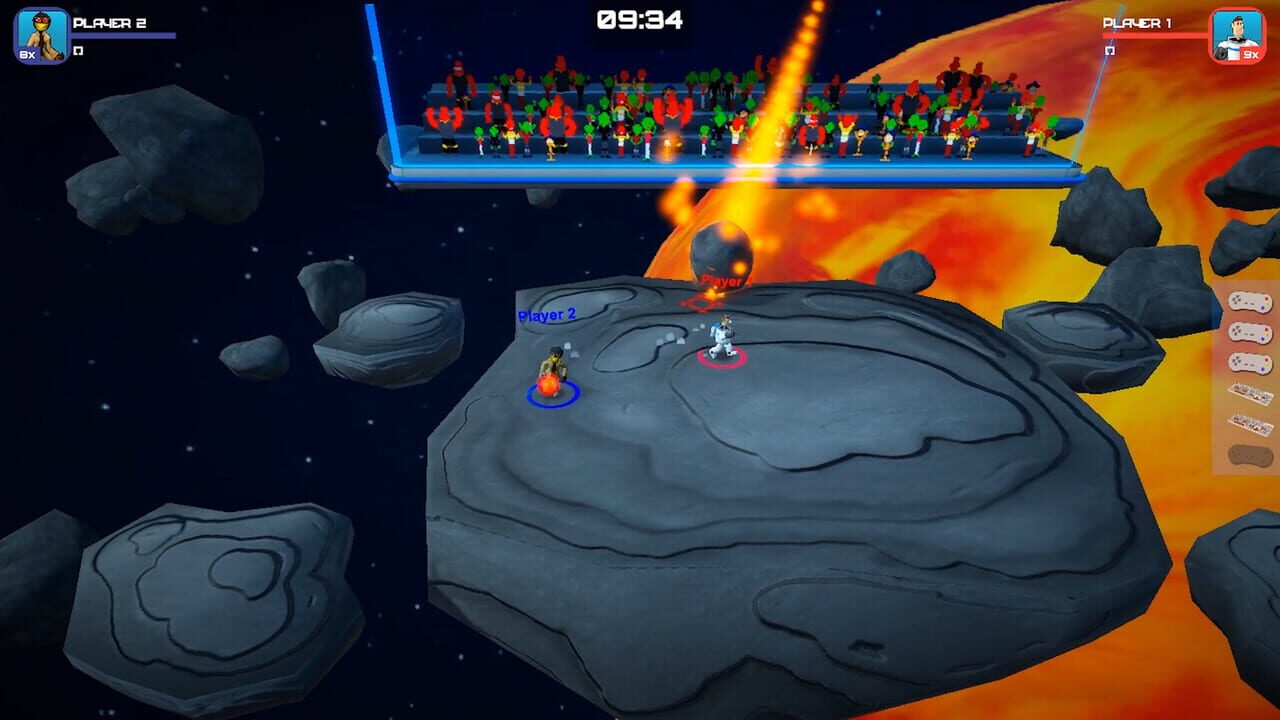Screen dimensions: 1280x720
Task: Click Player 1's character portrait icon
Action: (1236, 31)
